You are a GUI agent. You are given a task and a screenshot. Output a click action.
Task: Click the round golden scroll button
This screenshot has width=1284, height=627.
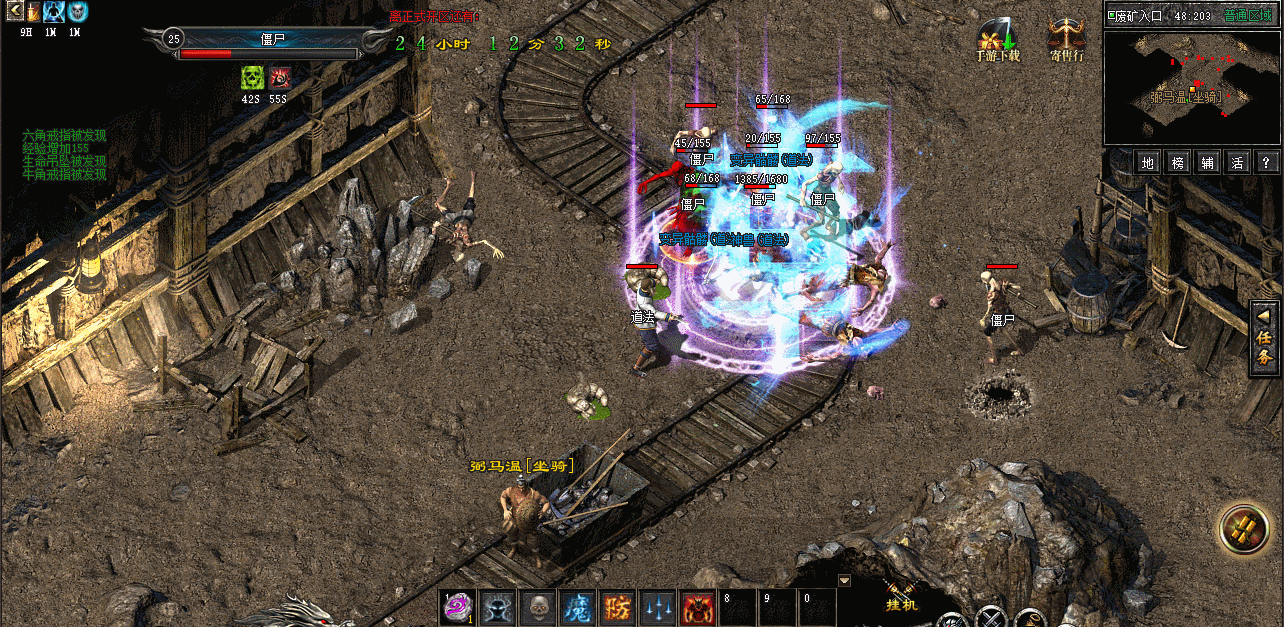tap(1243, 528)
